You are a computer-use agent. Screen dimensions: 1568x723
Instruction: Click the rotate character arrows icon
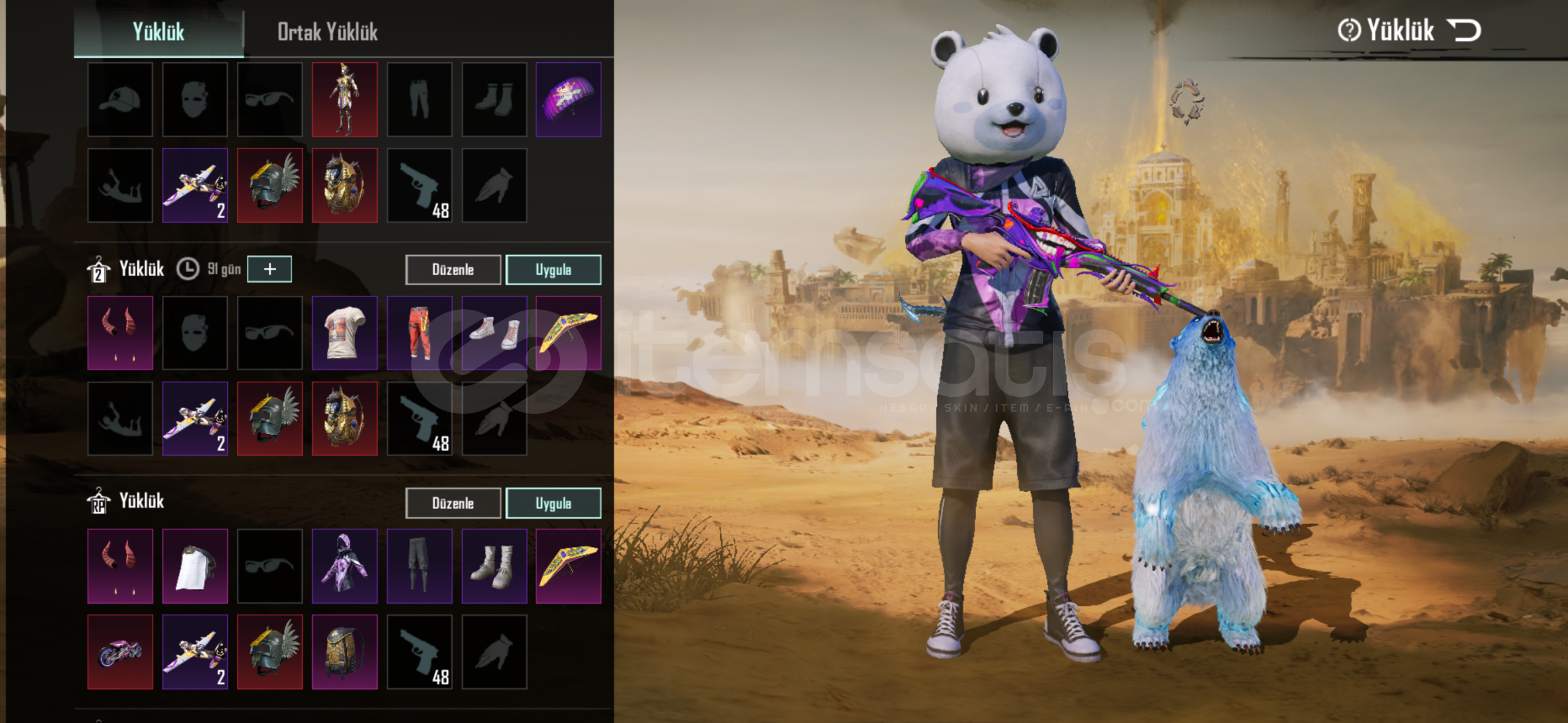pyautogui.click(x=1186, y=102)
